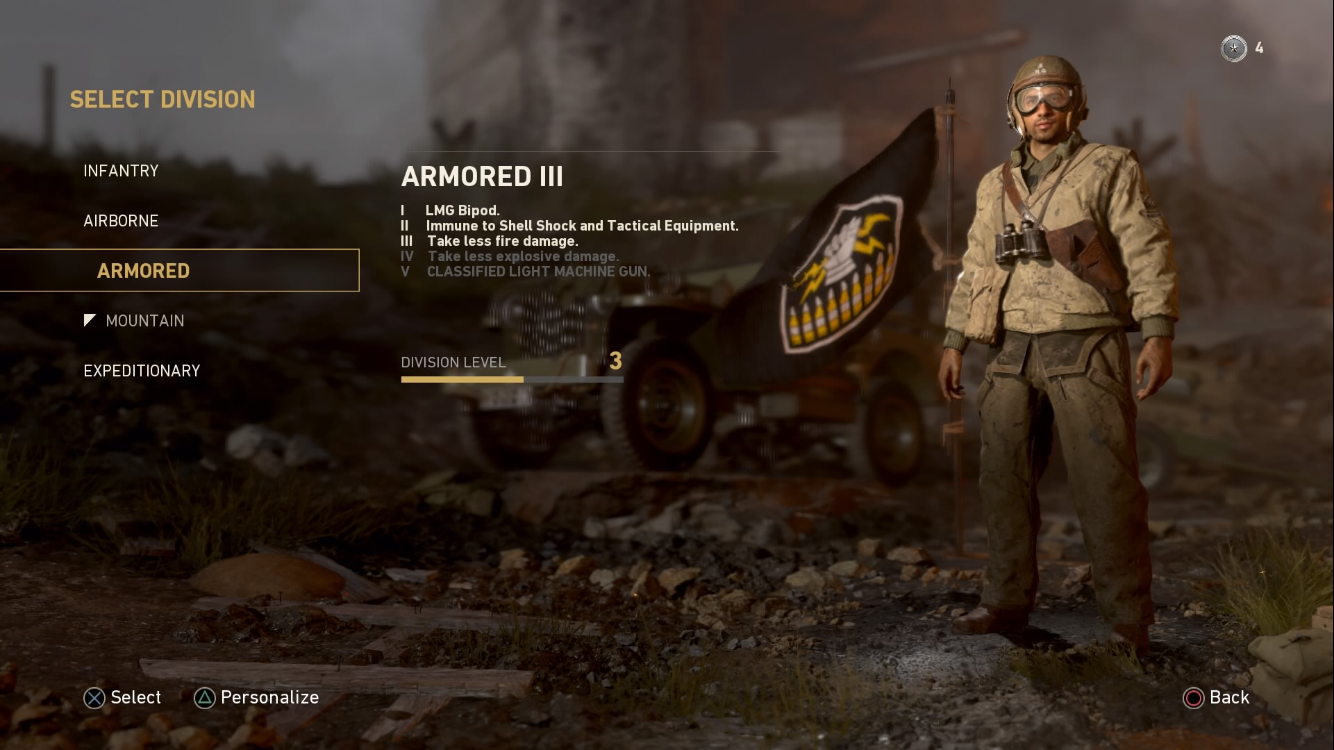Choose the Airborne division
This screenshot has height=750, width=1334.
coord(121,221)
